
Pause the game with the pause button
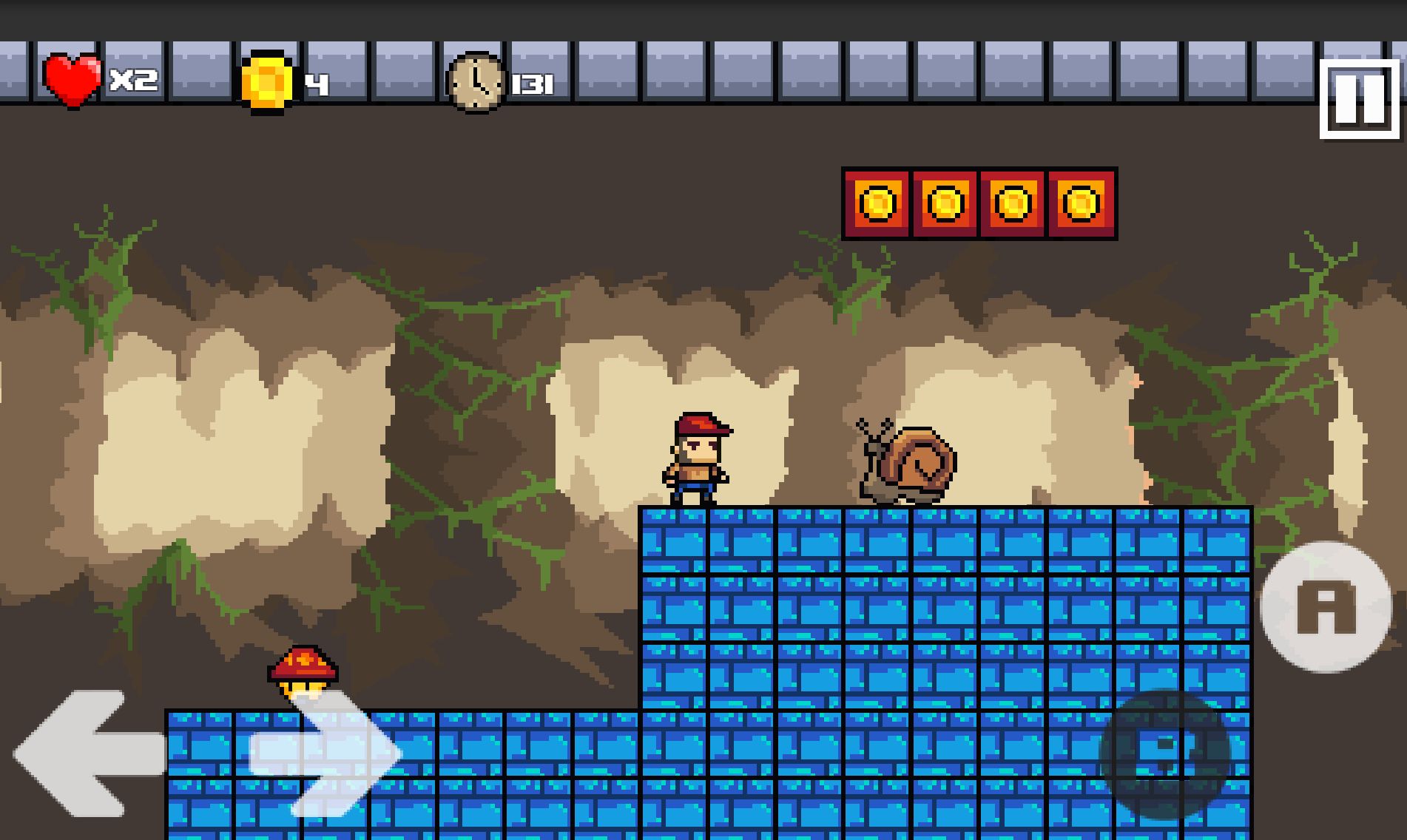pyautogui.click(x=1360, y=99)
